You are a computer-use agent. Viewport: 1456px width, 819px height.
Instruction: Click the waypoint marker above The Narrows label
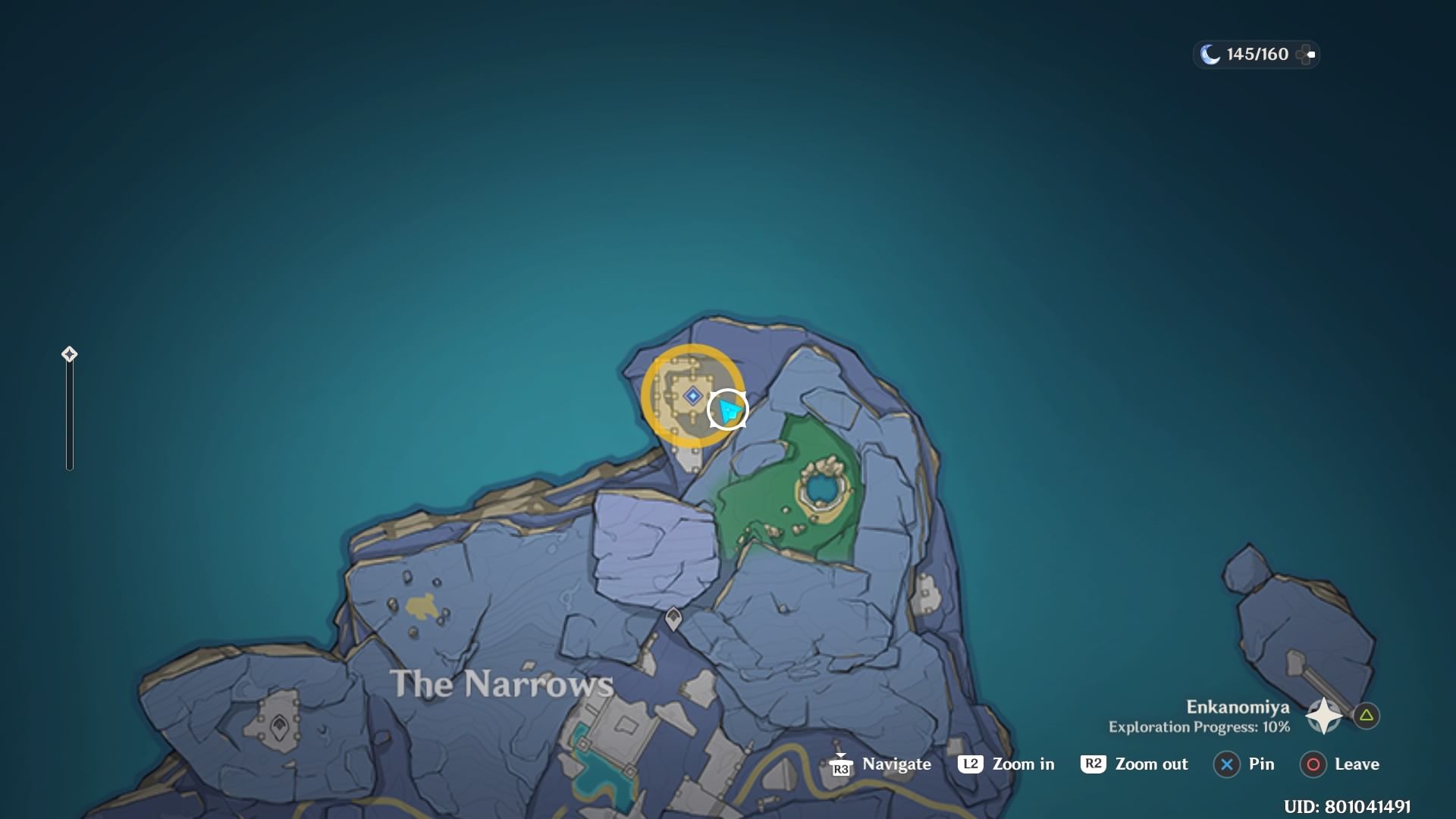(x=673, y=619)
